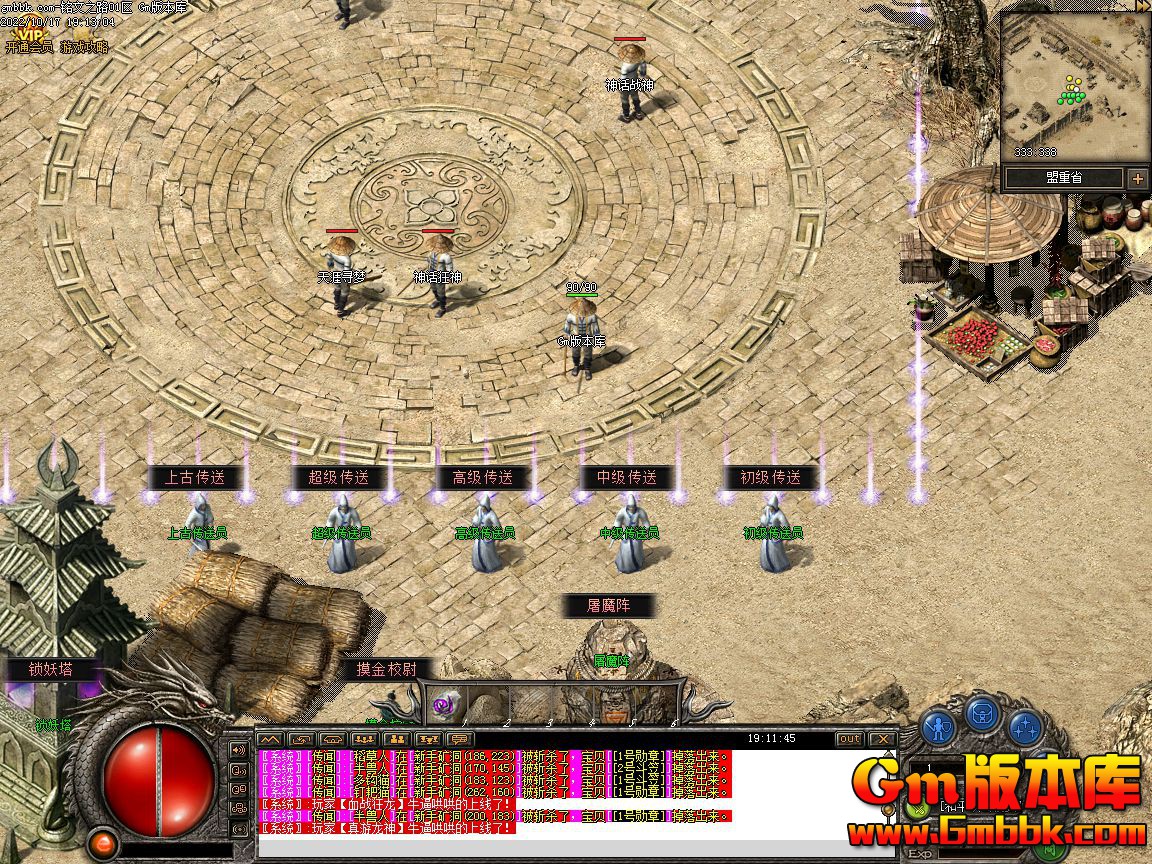Close the chat panel with the X button

pos(881,739)
